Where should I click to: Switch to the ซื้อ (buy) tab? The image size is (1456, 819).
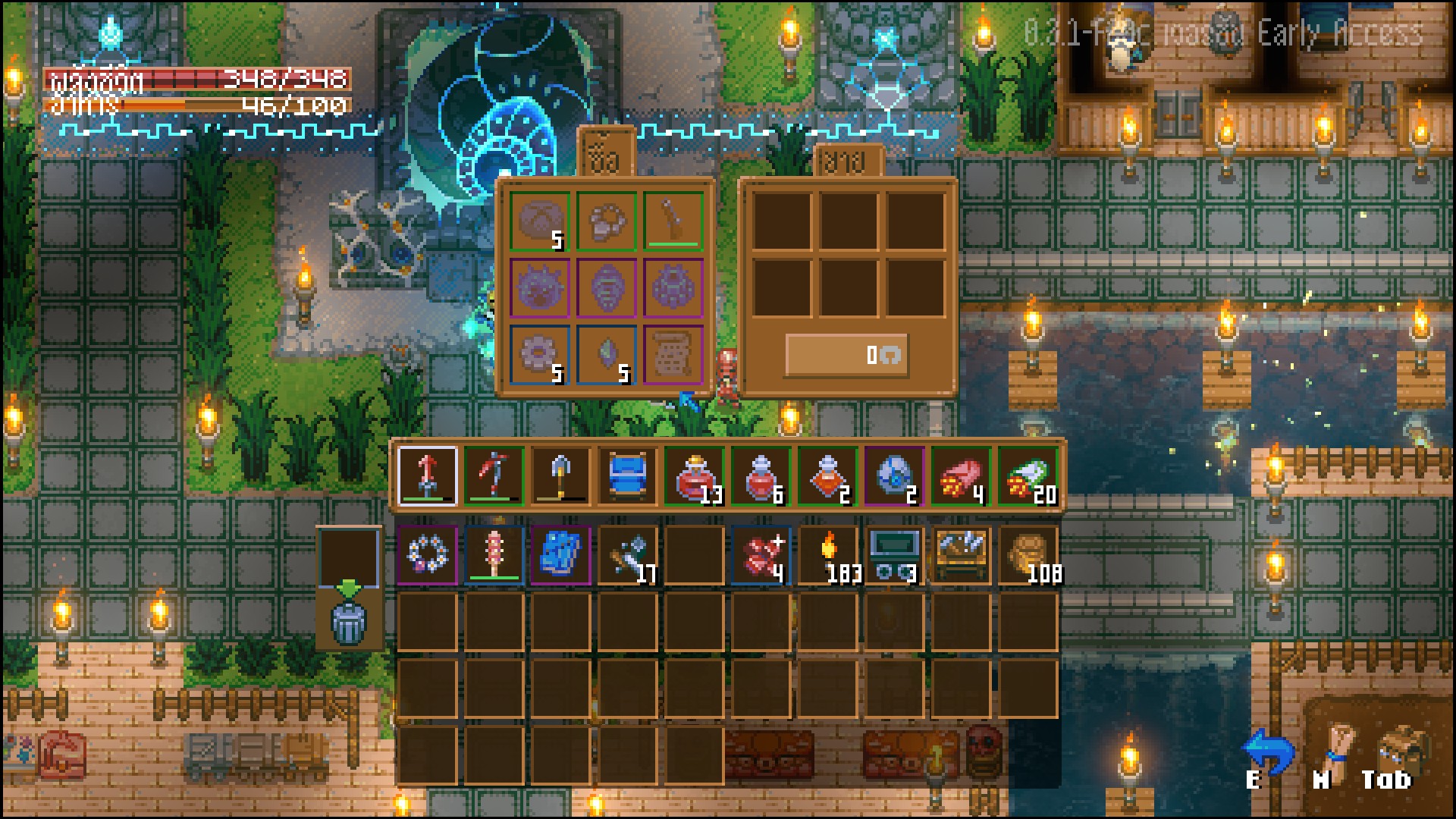point(606,155)
